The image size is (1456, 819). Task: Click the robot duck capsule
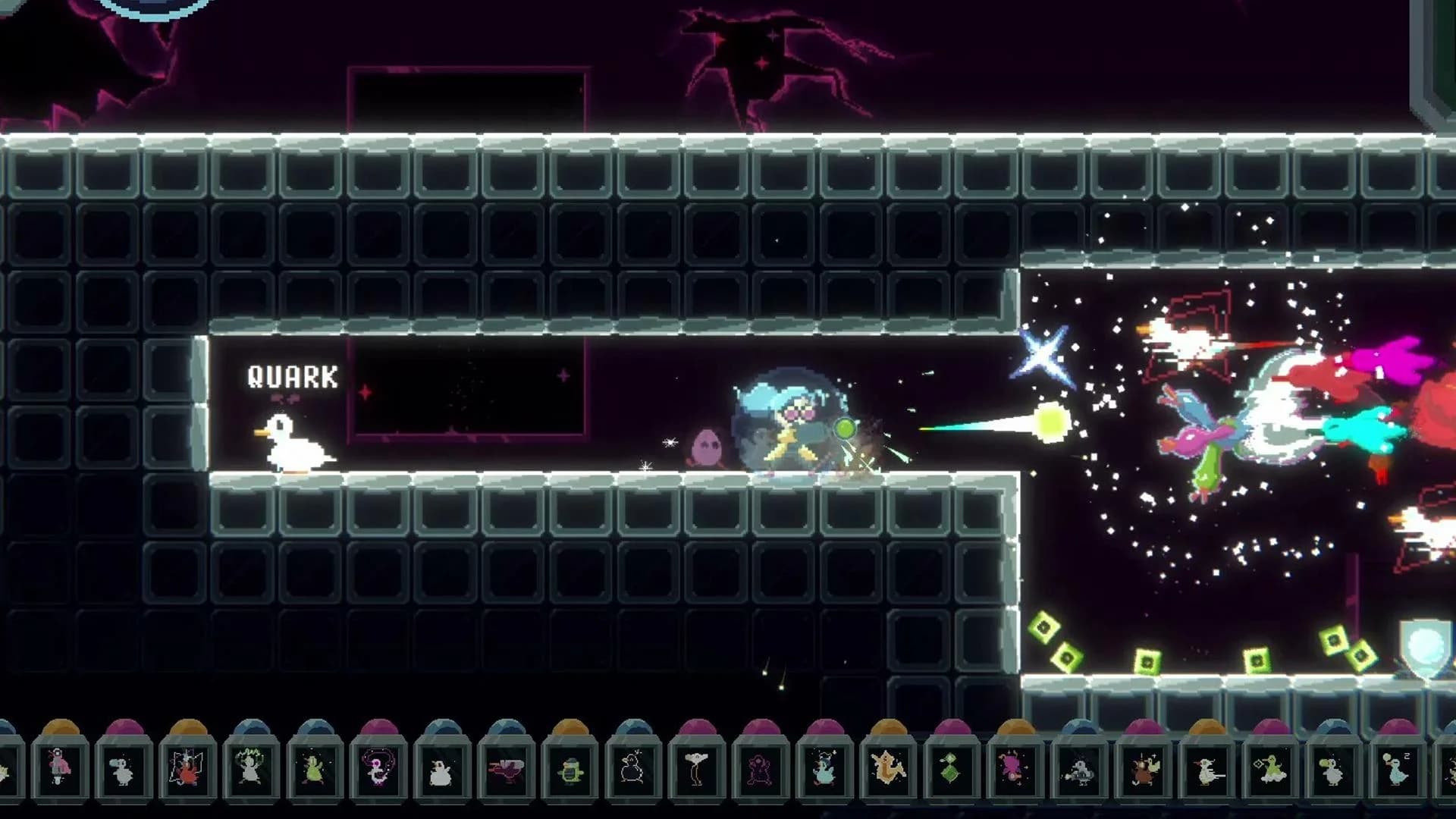pyautogui.click(x=1080, y=770)
